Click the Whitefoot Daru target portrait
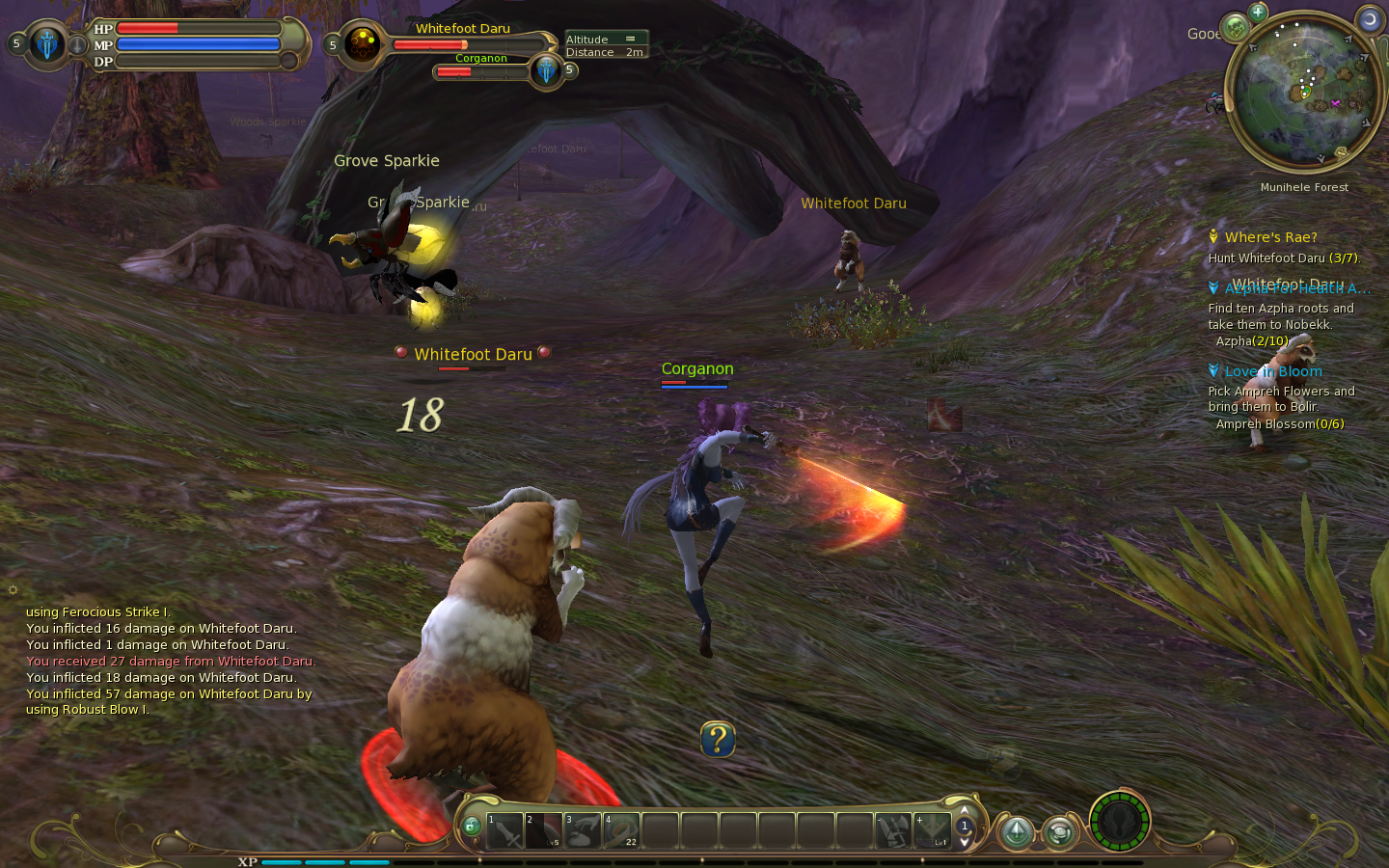The height and width of the screenshot is (868, 1389). [x=363, y=44]
